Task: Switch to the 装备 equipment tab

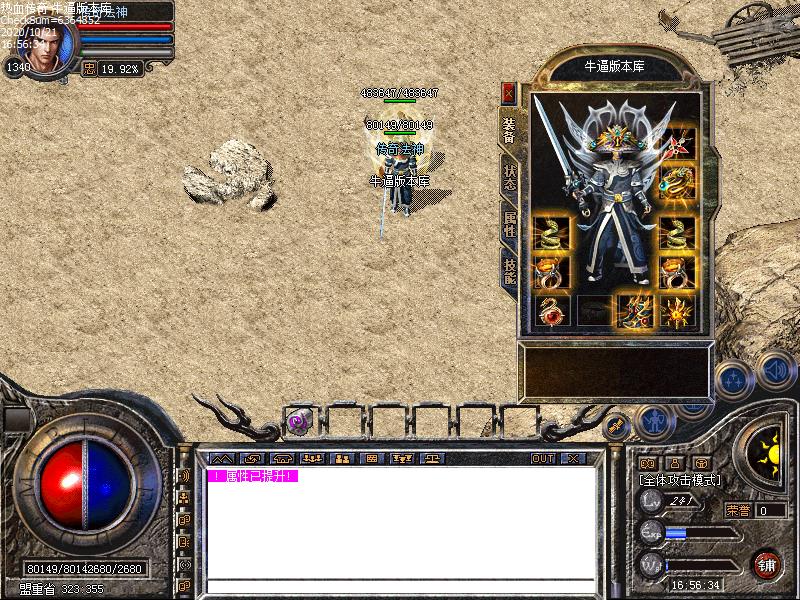Action: pyautogui.click(x=509, y=129)
